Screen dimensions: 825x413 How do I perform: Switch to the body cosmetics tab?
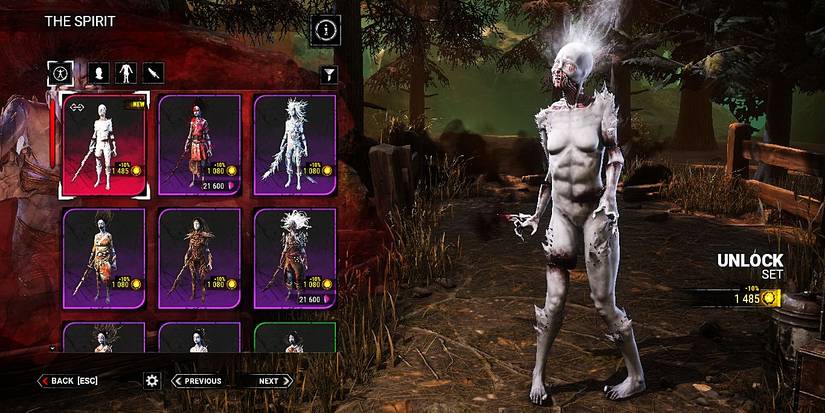[x=126, y=72]
